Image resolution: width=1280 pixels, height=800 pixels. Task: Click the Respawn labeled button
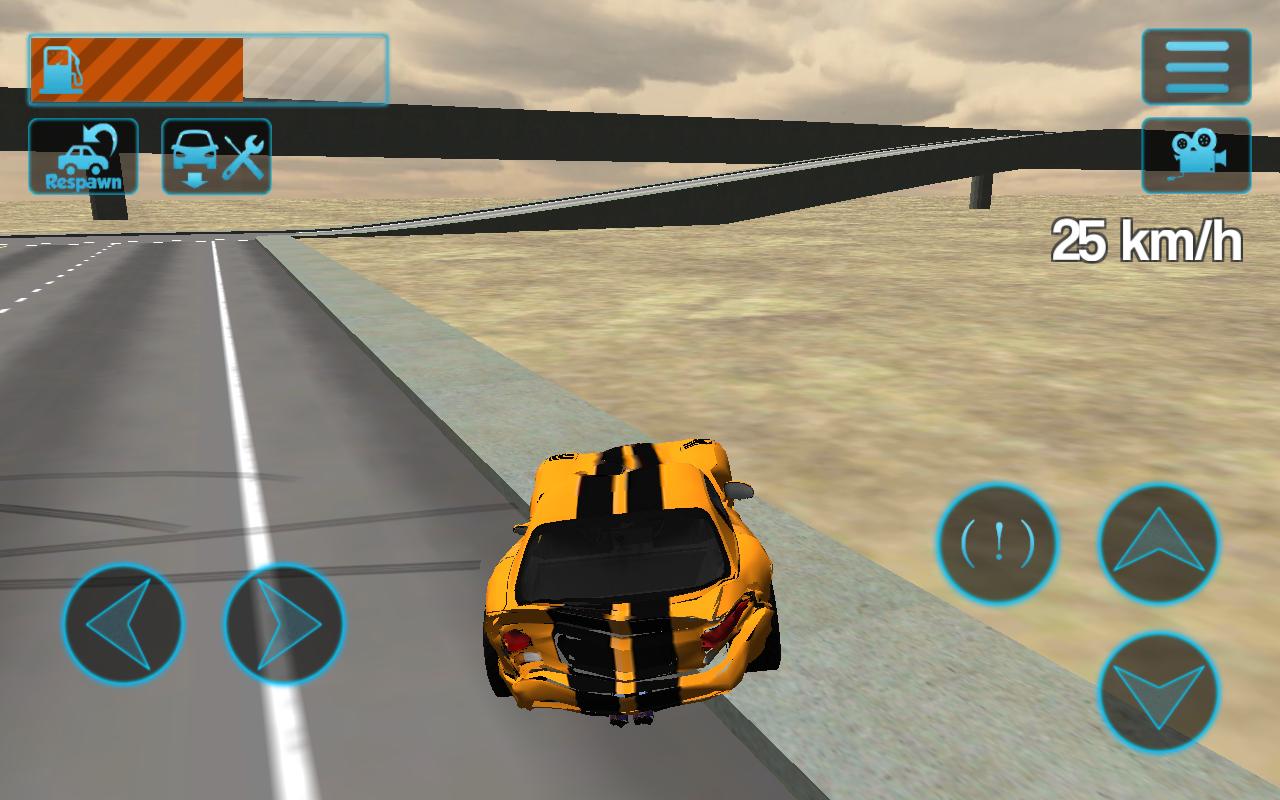82,157
